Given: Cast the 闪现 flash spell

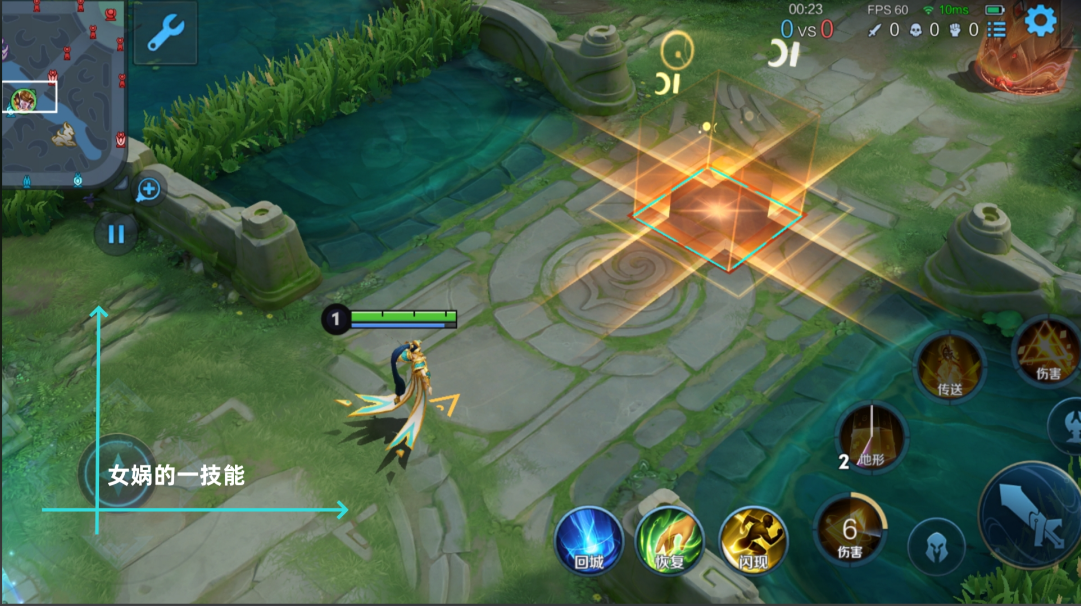Looking at the screenshot, I should [753, 540].
